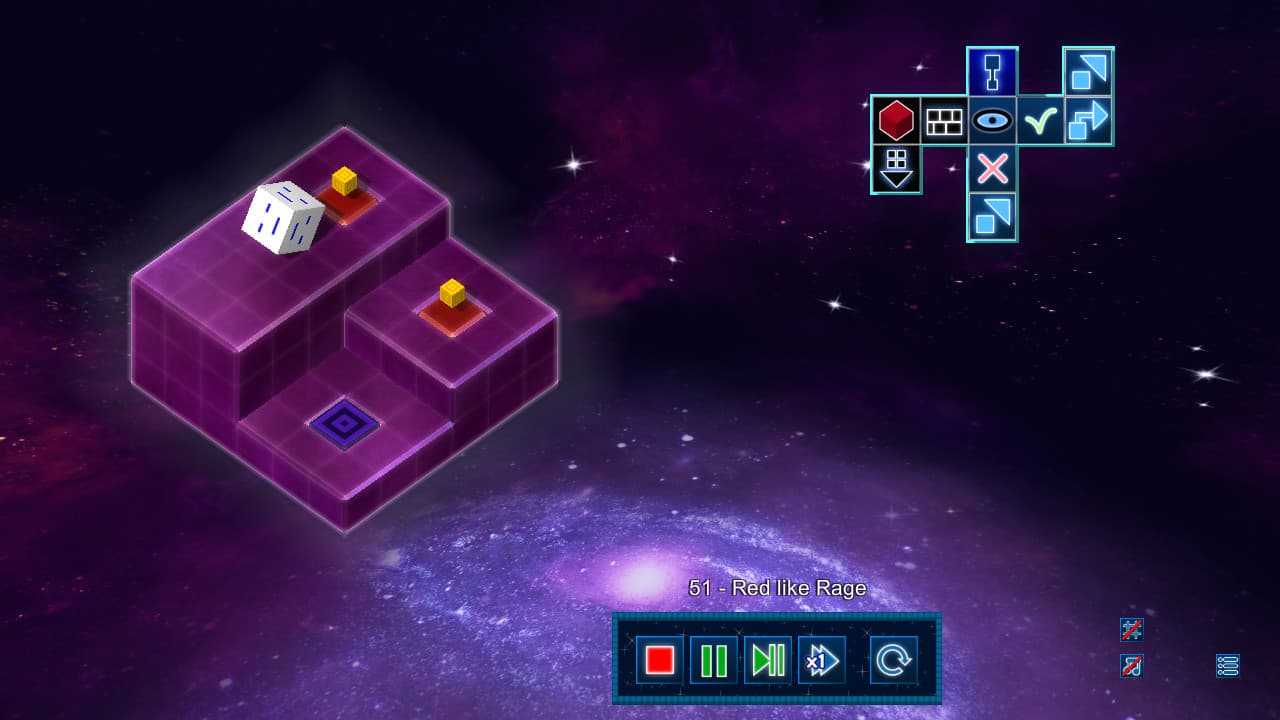The height and width of the screenshot is (720, 1280).
Task: Unmute the crossed-out music notes option
Action: click(1132, 666)
